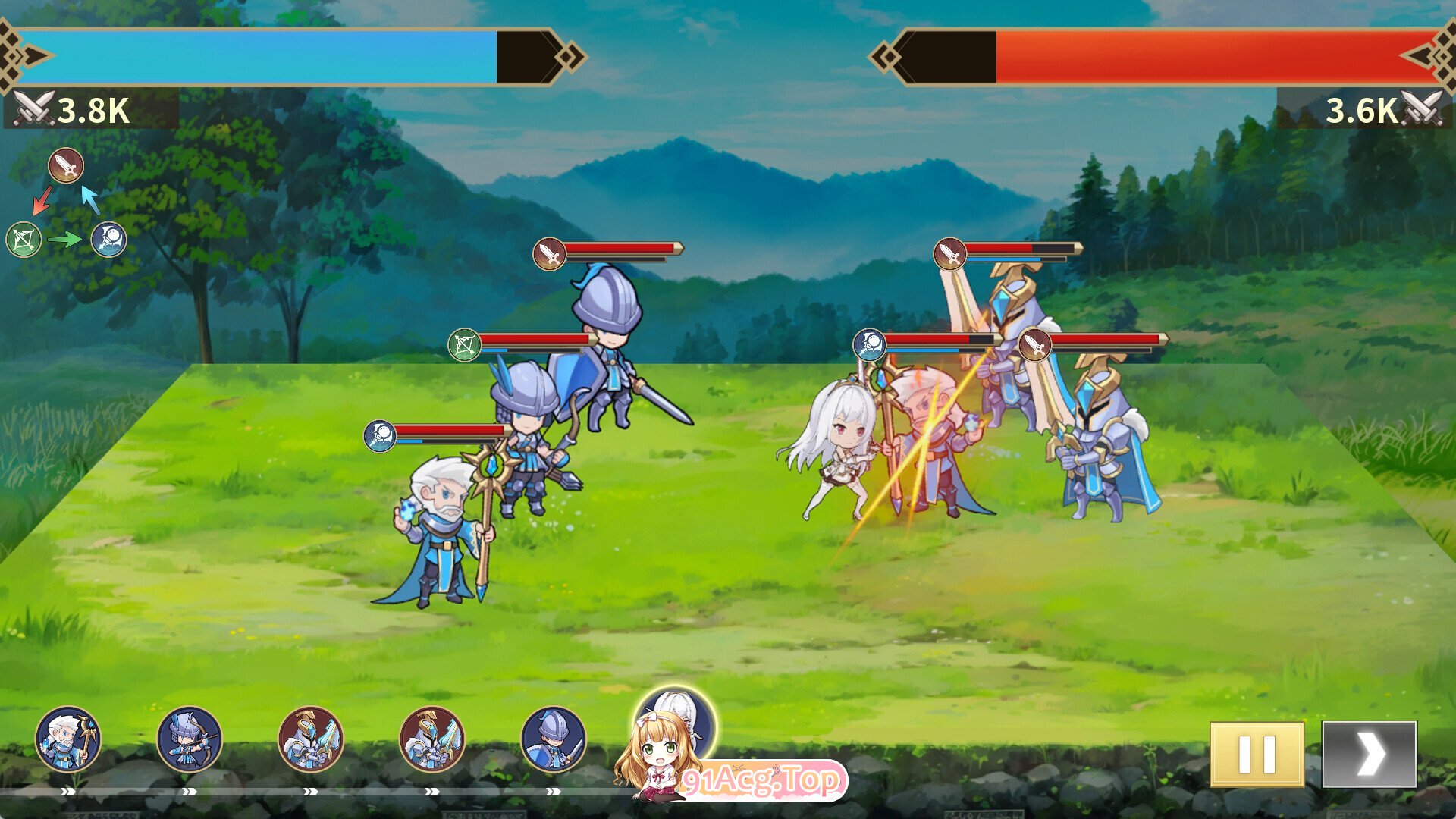
Task: Click the gray arrow skip button
Action: click(x=1369, y=754)
